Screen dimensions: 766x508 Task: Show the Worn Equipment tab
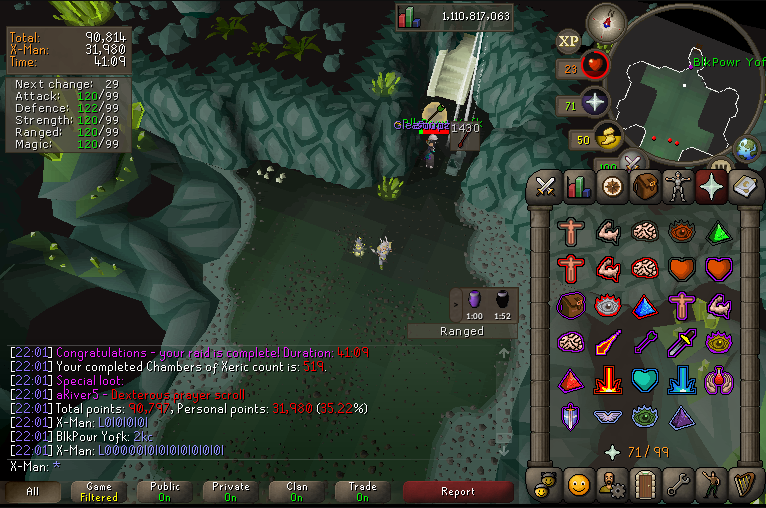click(679, 186)
